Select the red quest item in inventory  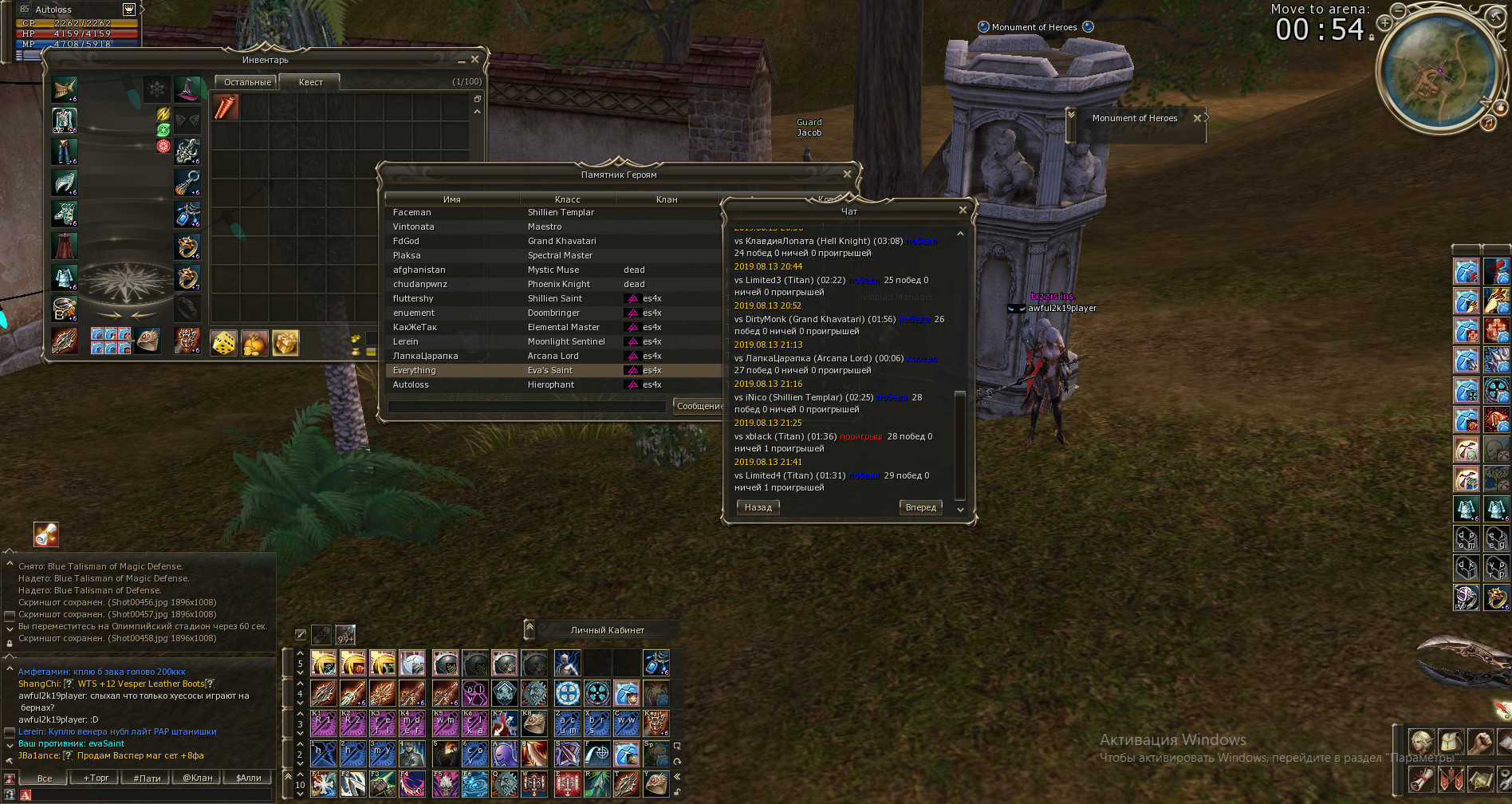(226, 107)
